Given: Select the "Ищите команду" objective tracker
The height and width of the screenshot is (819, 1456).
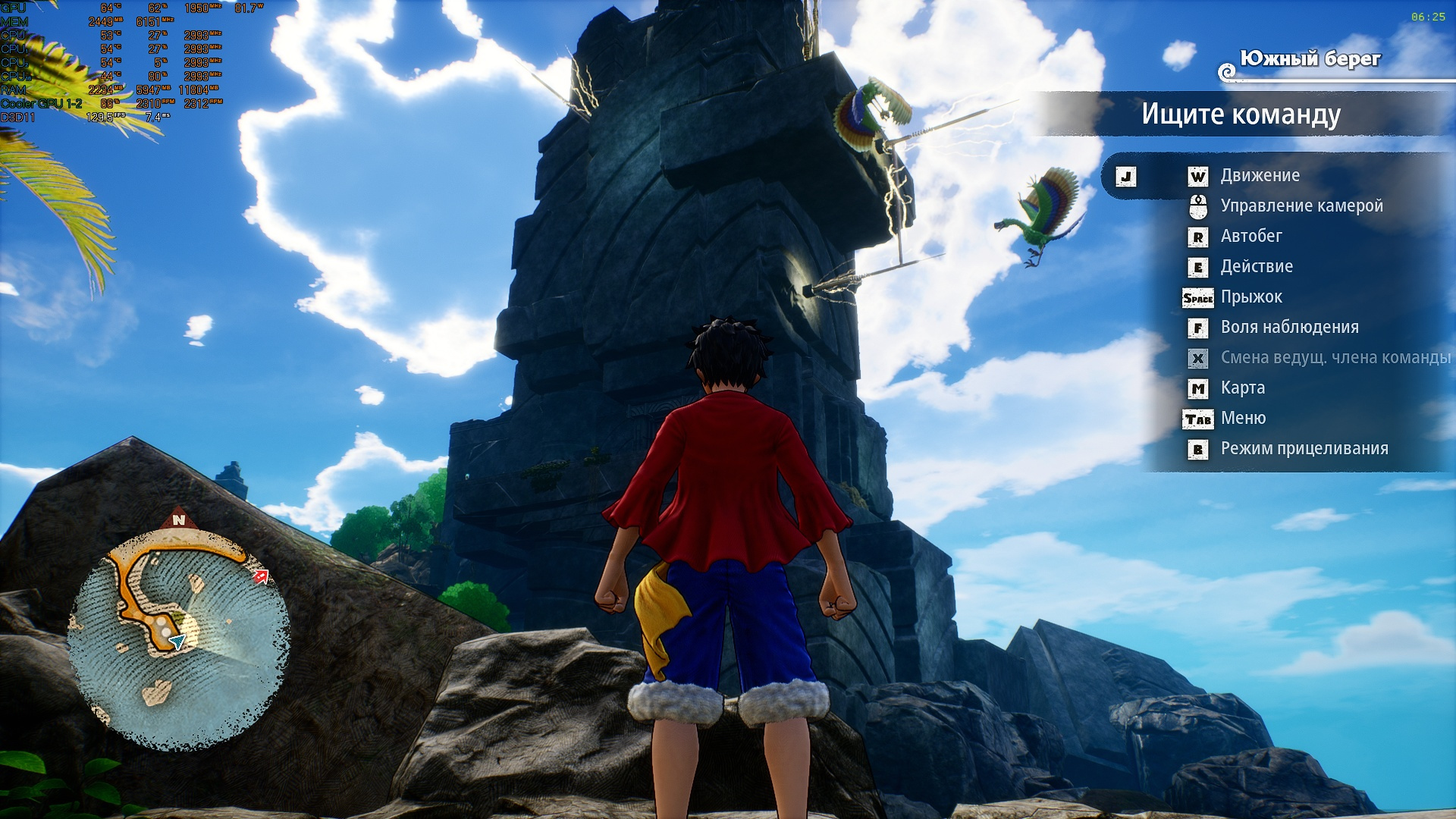Looking at the screenshot, I should (1241, 115).
